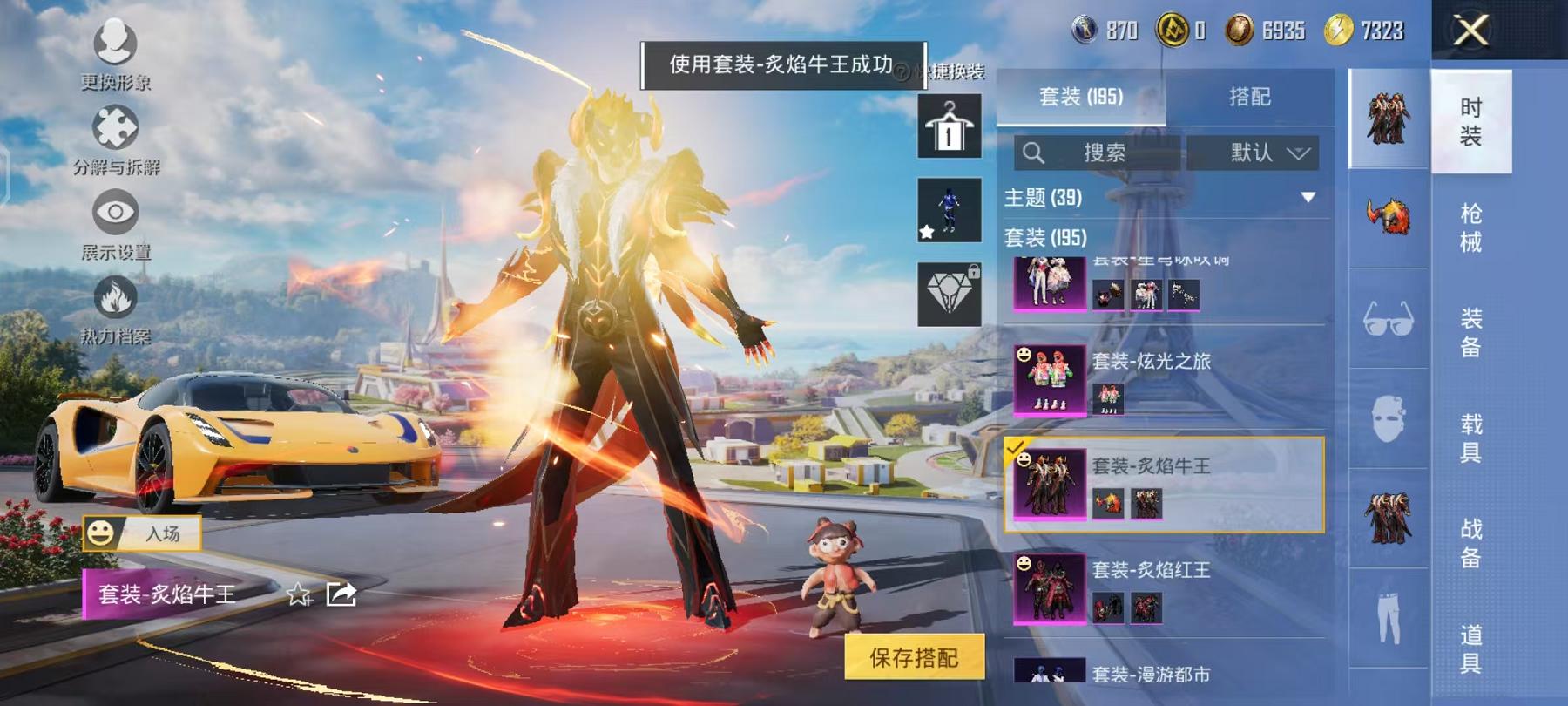Share the 炙焰牛王 outfit

click(x=341, y=597)
